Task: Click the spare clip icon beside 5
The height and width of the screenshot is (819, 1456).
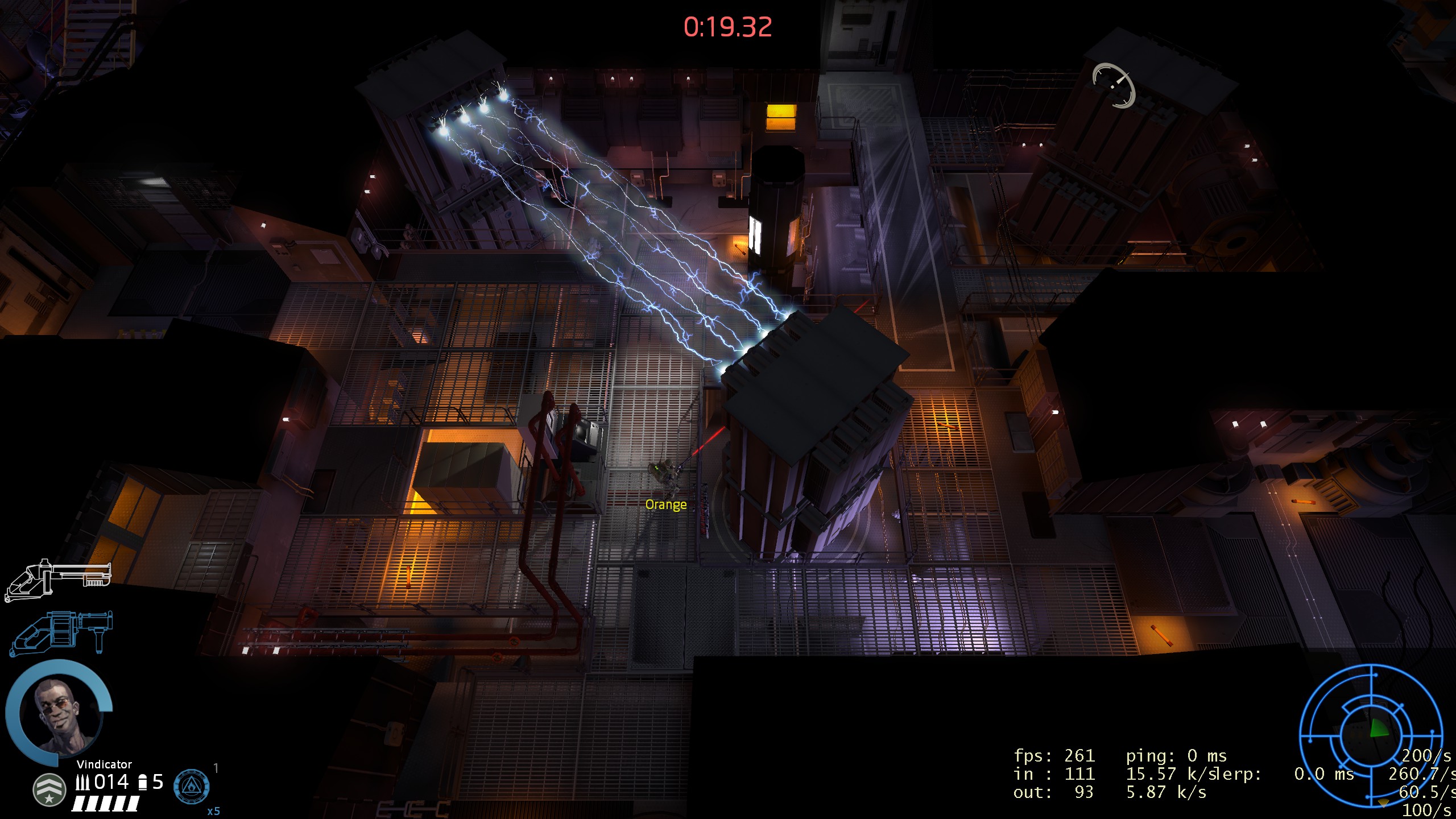Action: pyautogui.click(x=142, y=781)
